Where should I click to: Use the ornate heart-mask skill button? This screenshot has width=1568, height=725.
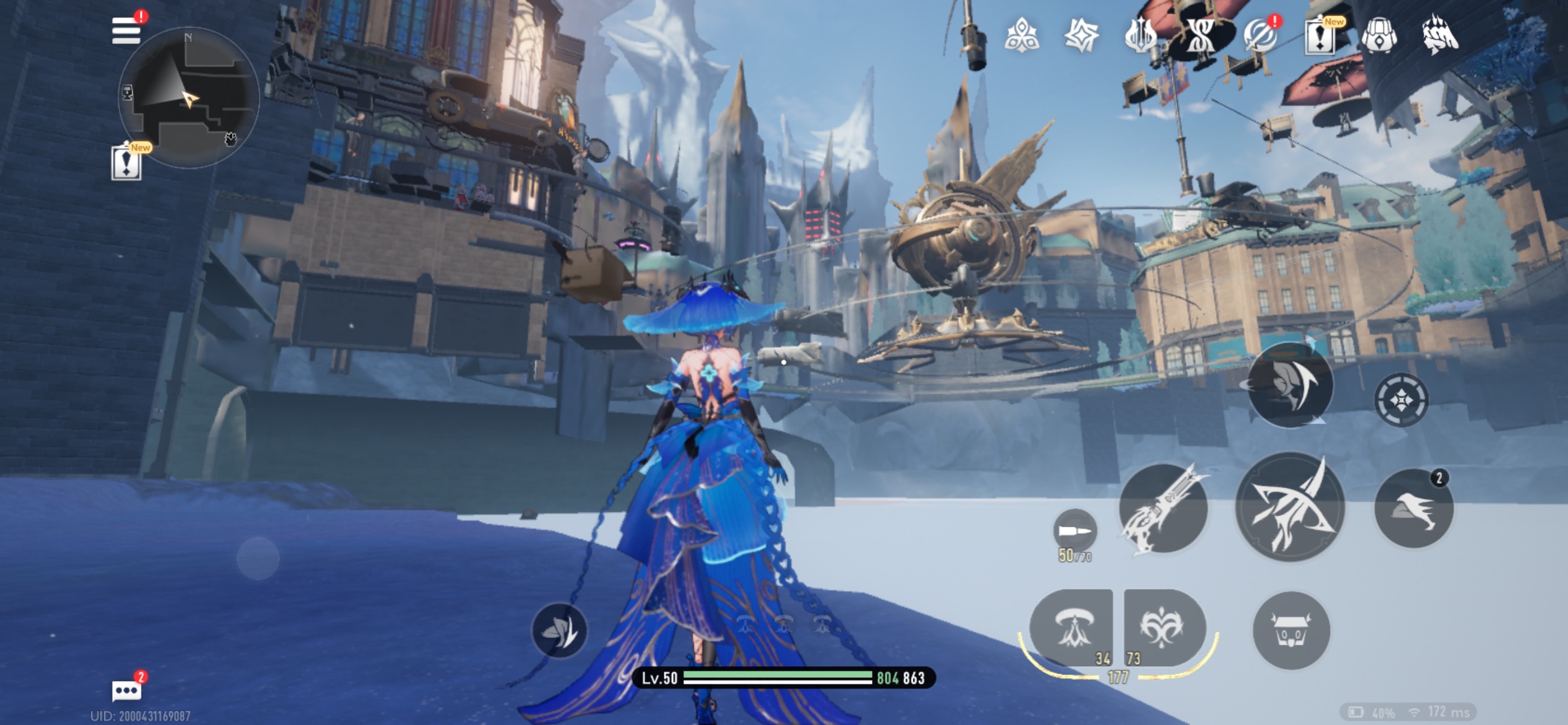click(1164, 628)
